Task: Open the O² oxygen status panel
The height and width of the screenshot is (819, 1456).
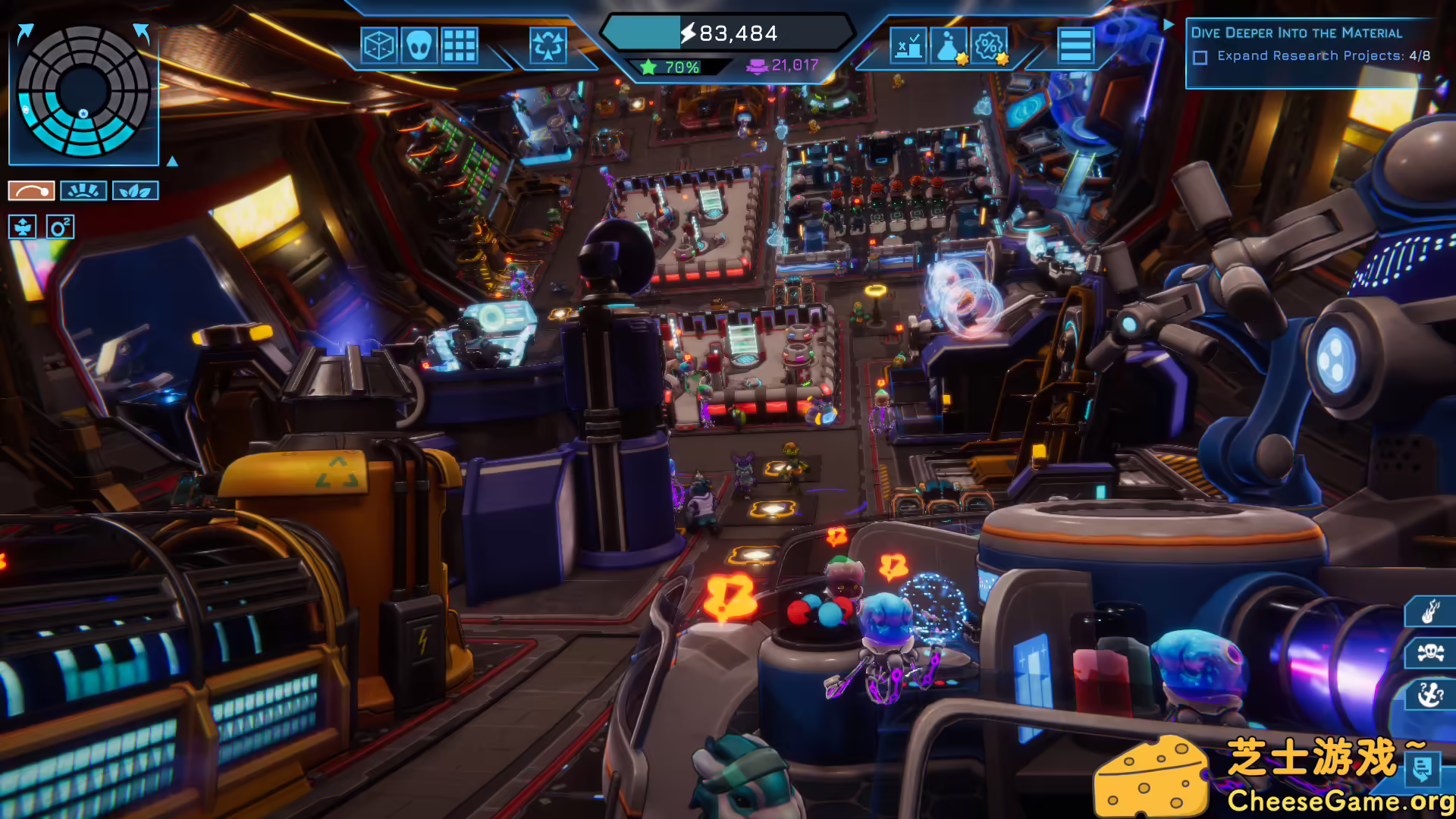Action: (60, 227)
